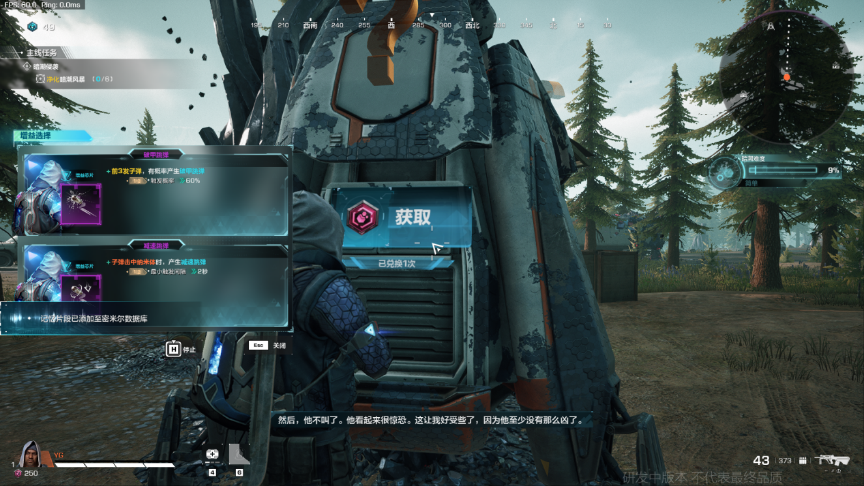
Task: Click the orange marker on the minimap
Action: click(x=787, y=76)
